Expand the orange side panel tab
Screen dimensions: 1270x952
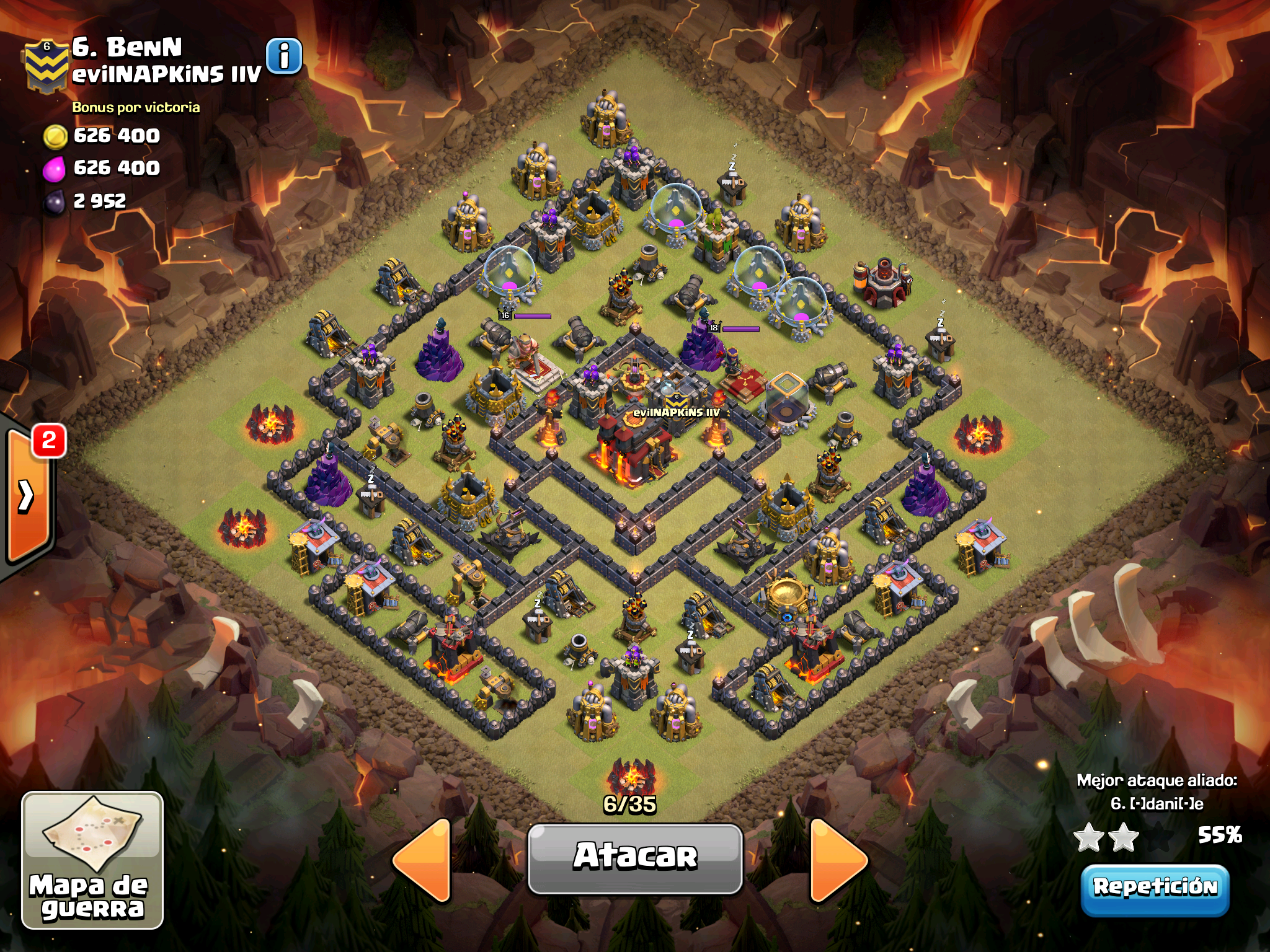pos(28,496)
